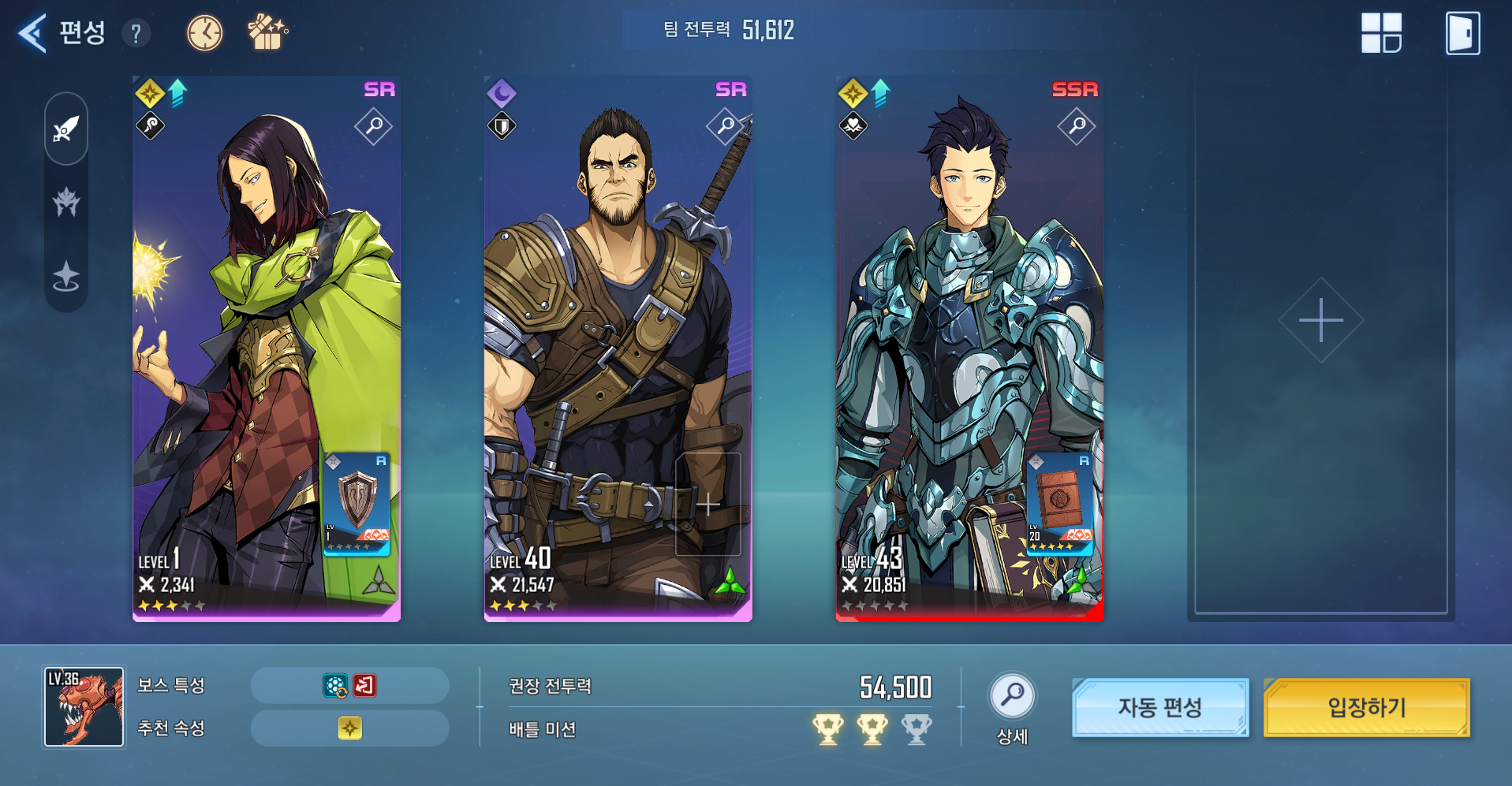
Task: Click the help question mark beside 편성
Action: pos(136,34)
